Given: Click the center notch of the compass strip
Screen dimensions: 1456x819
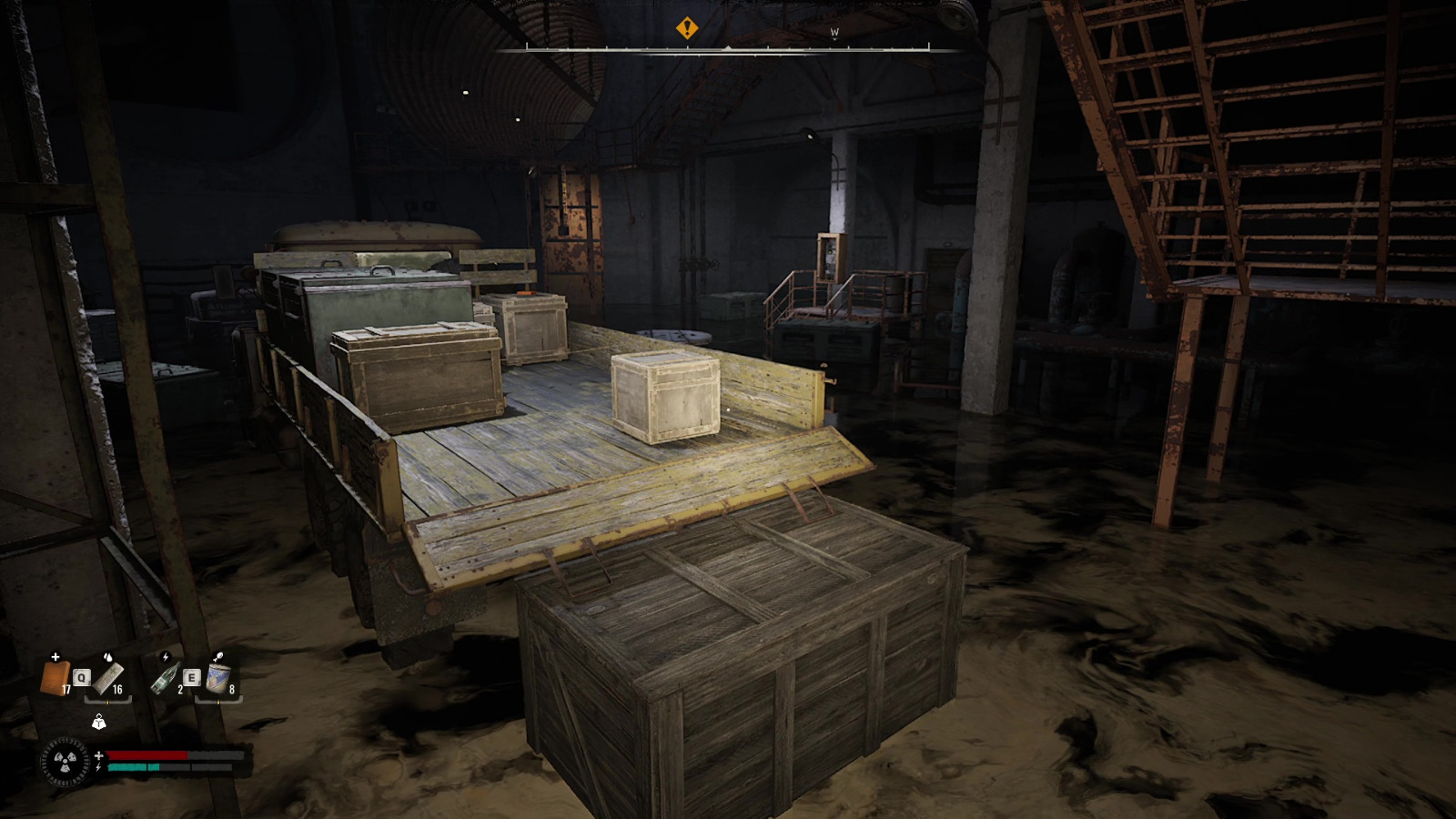Looking at the screenshot, I should [x=729, y=47].
